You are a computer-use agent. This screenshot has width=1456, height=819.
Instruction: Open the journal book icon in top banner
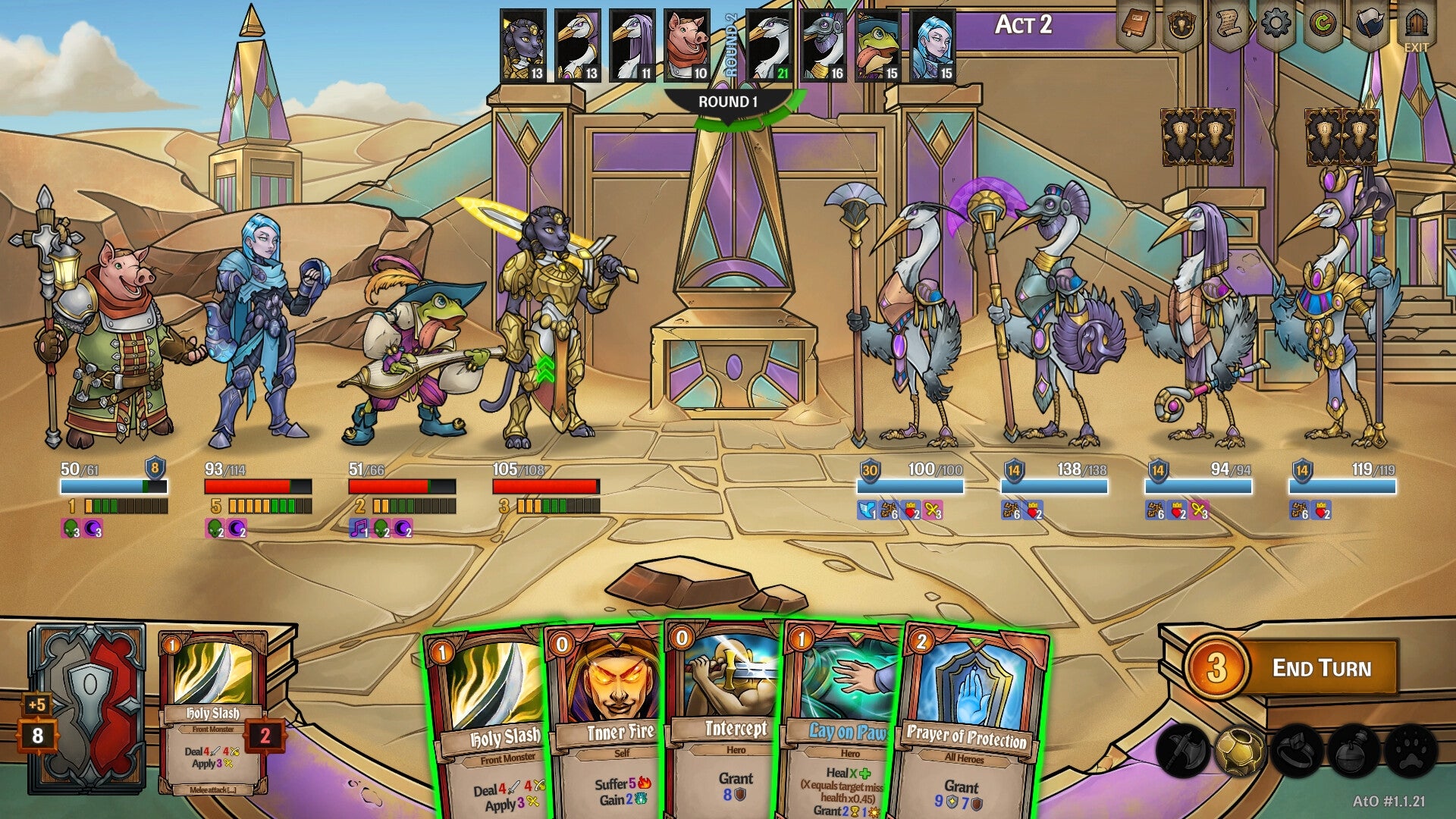1134,24
